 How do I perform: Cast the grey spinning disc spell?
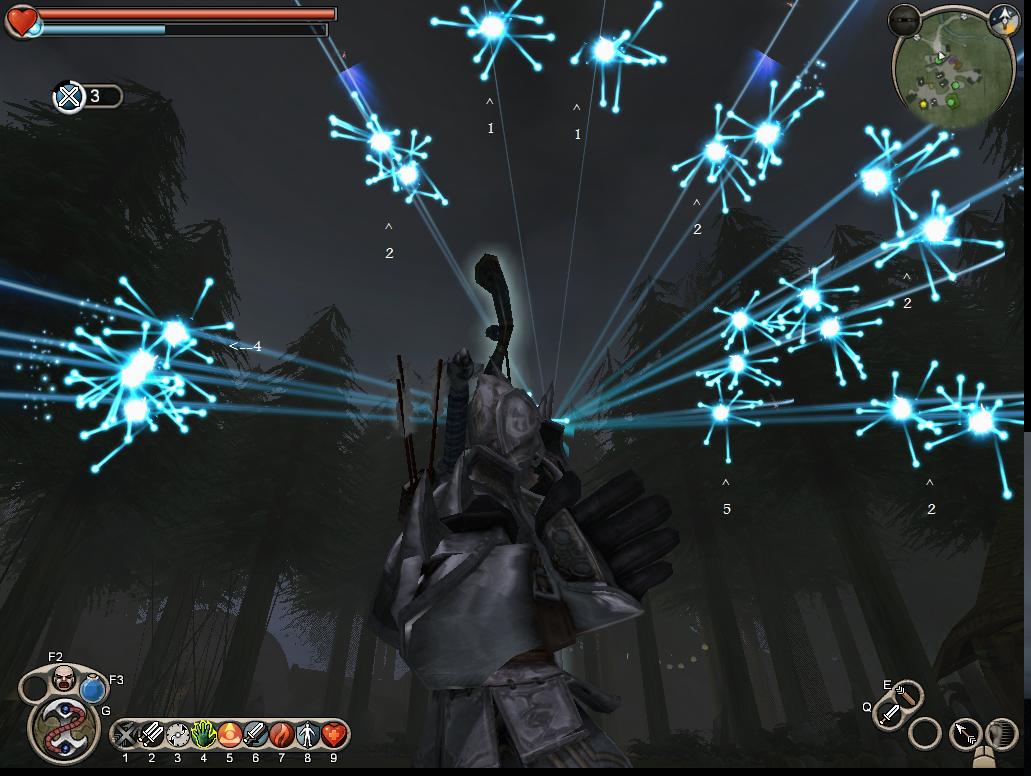click(178, 736)
